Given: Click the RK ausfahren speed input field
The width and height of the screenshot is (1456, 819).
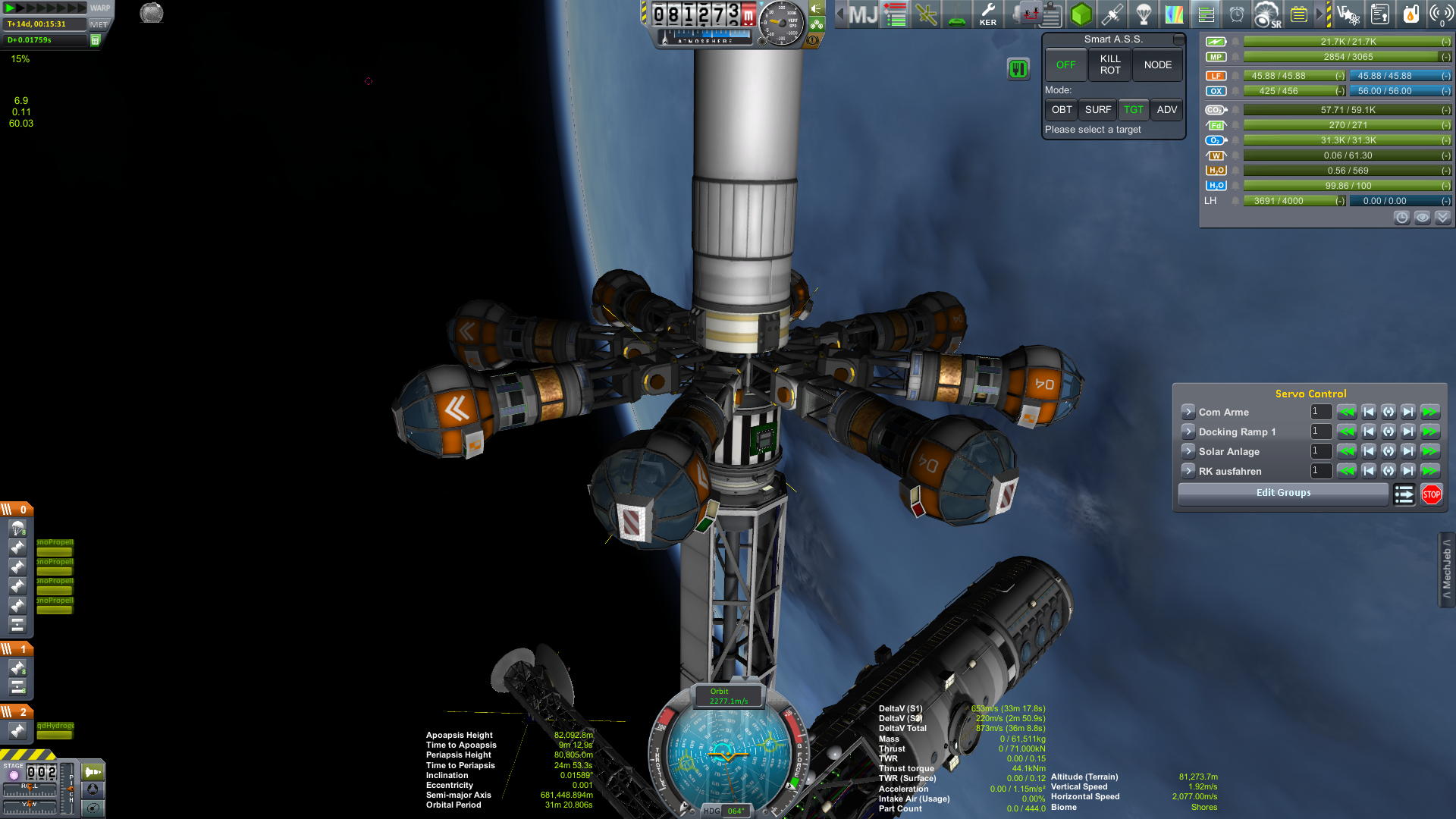Looking at the screenshot, I should (1321, 471).
